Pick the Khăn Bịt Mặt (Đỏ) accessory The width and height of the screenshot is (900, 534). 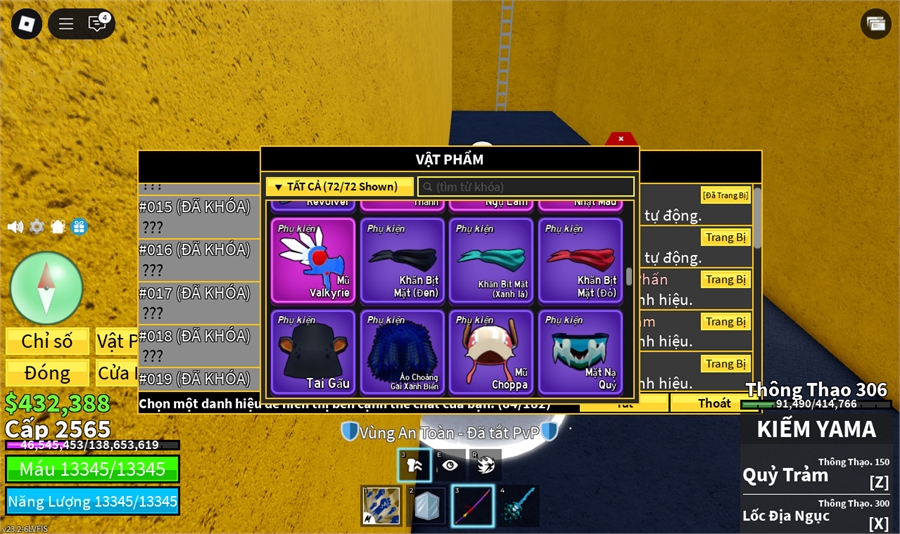580,260
